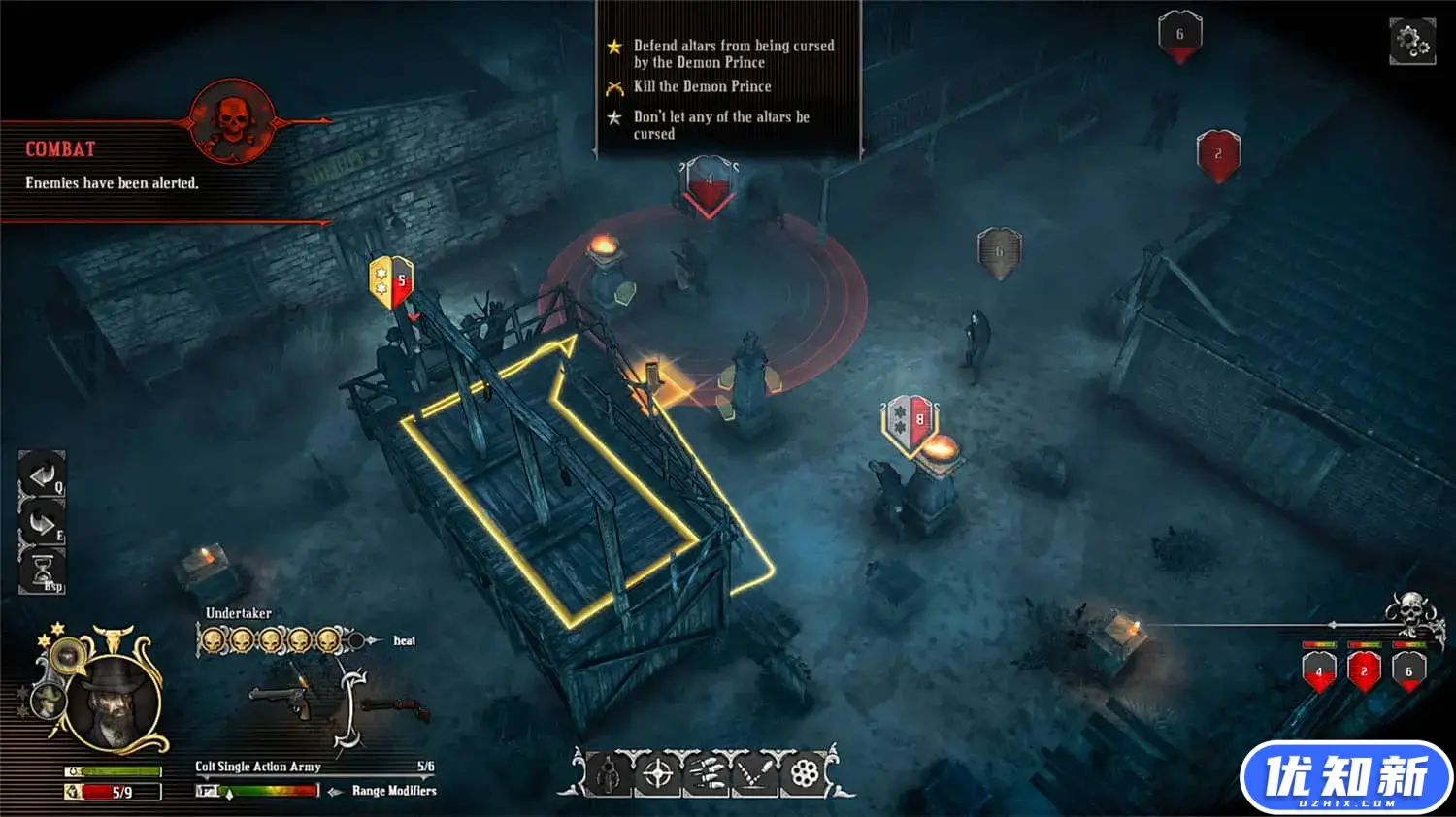Screen dimensions: 1456x817
Task: Select the ally unit marker numbered 8
Action: pos(910,422)
